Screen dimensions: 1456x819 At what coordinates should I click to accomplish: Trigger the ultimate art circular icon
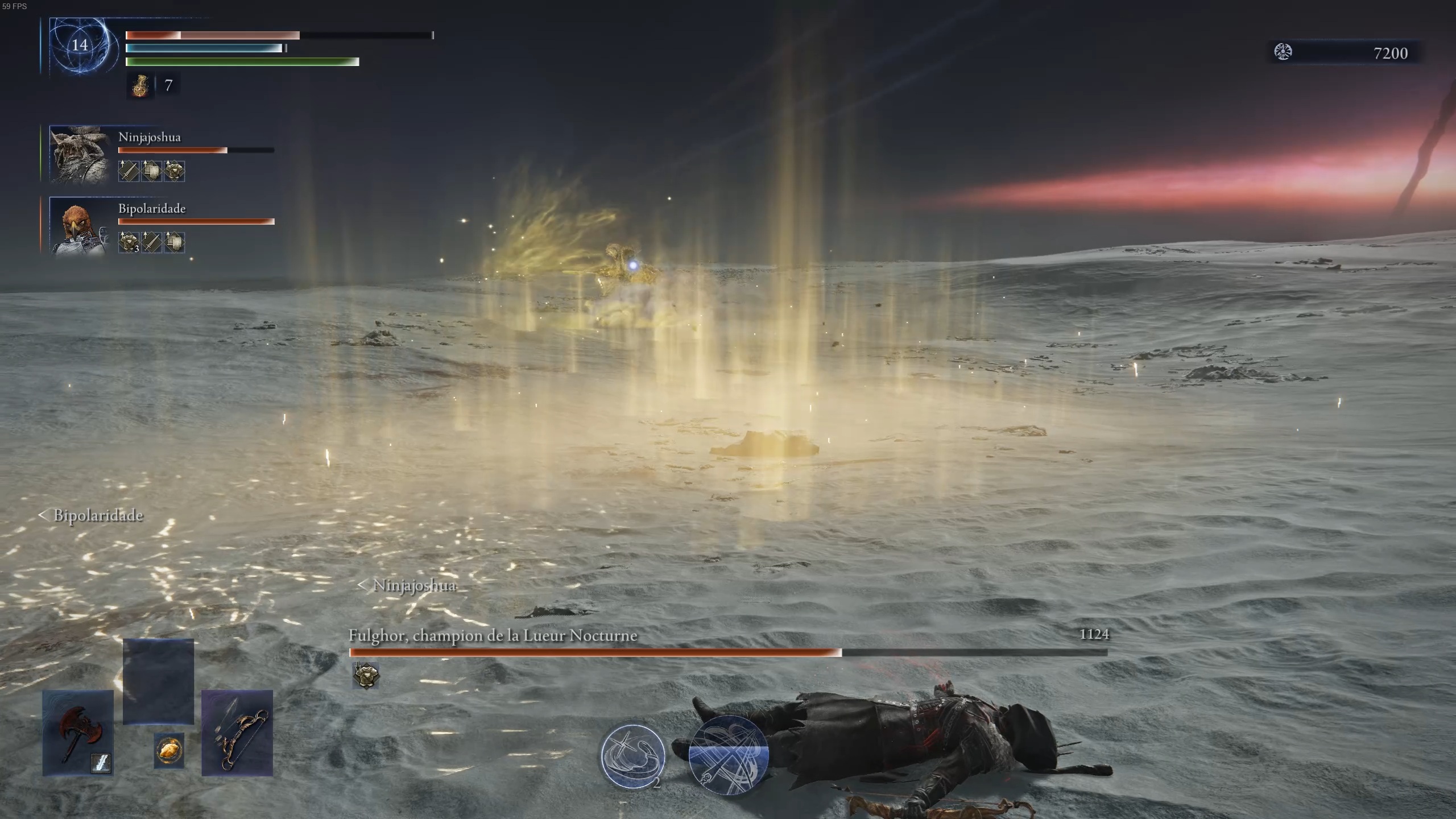point(728,755)
